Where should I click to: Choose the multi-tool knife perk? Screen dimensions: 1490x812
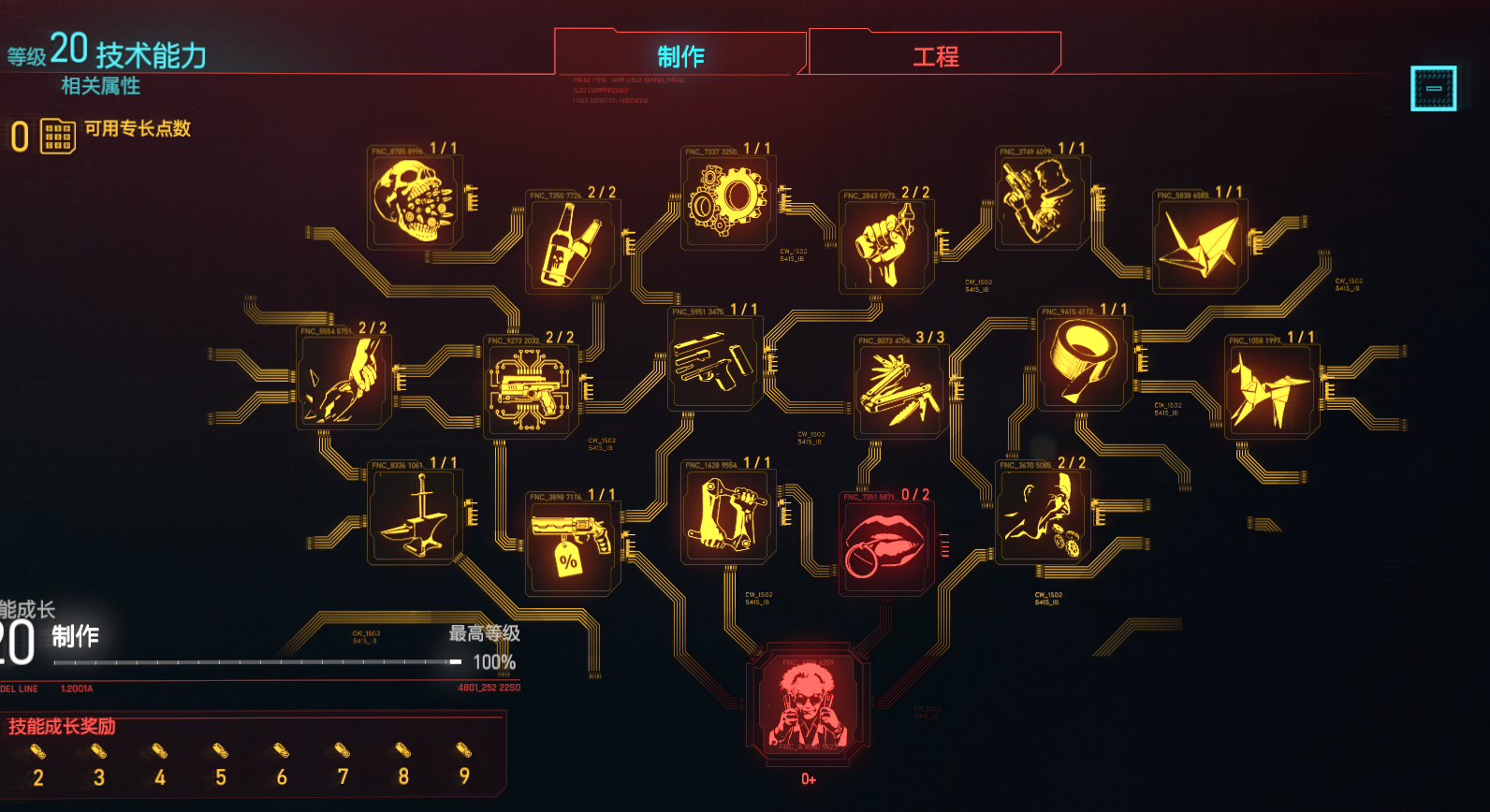click(x=899, y=389)
